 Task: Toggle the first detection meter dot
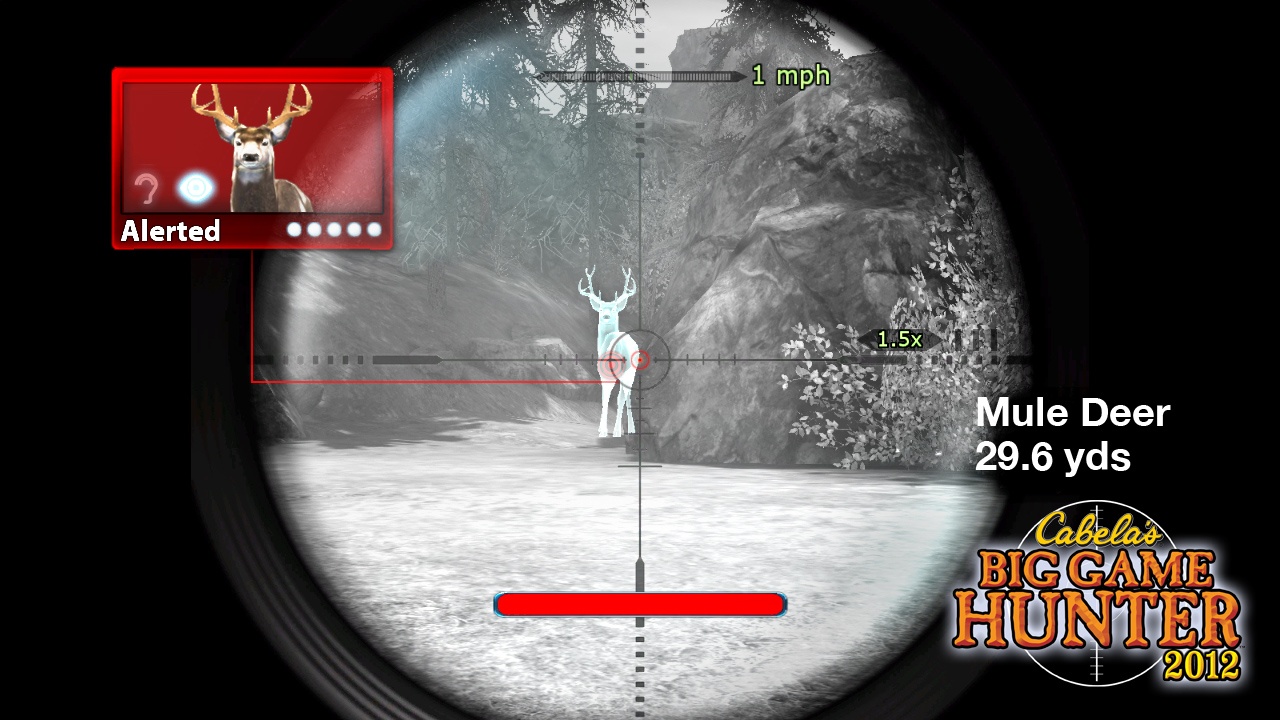point(296,231)
